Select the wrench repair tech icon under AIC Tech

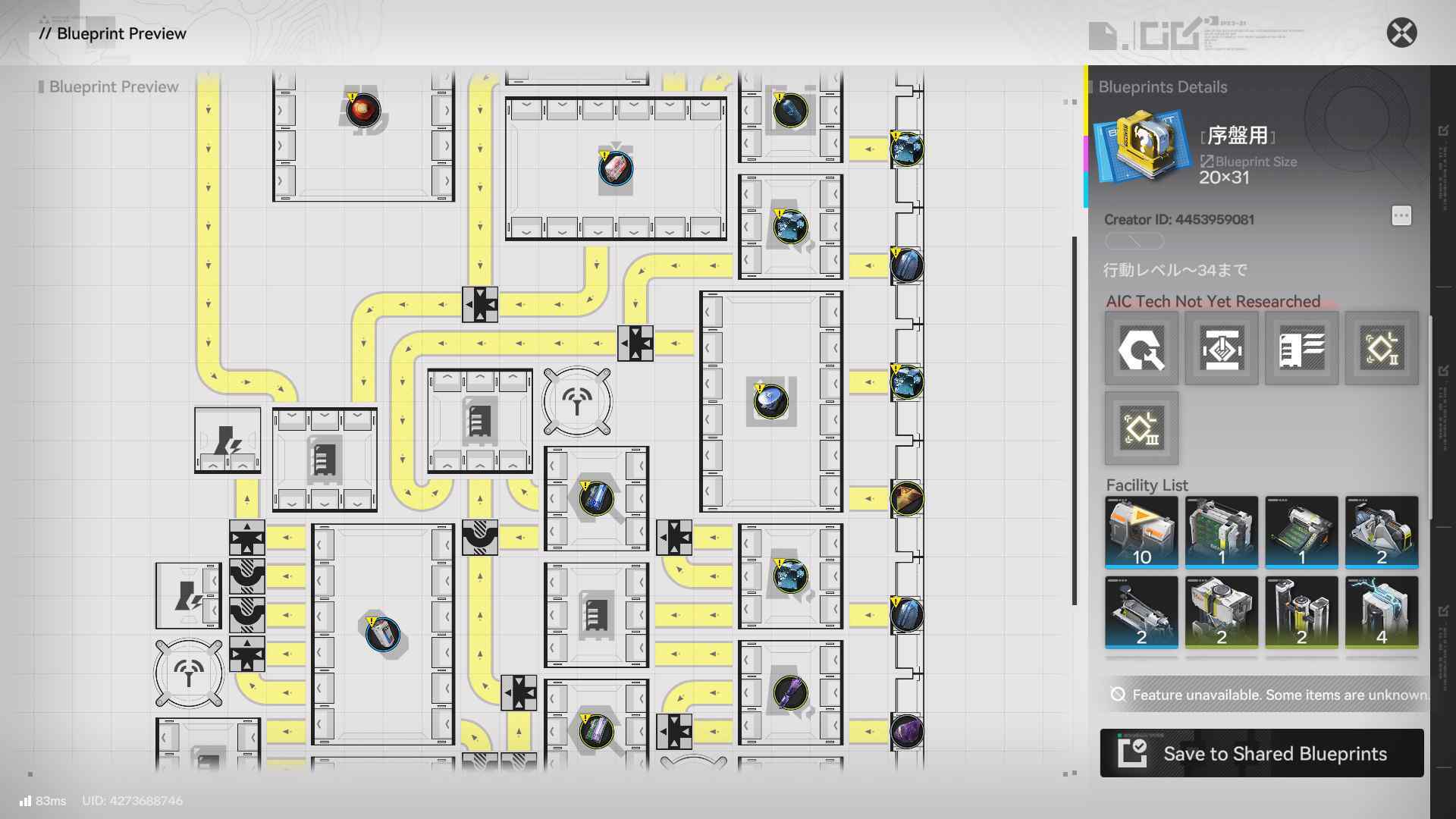(x=1141, y=349)
